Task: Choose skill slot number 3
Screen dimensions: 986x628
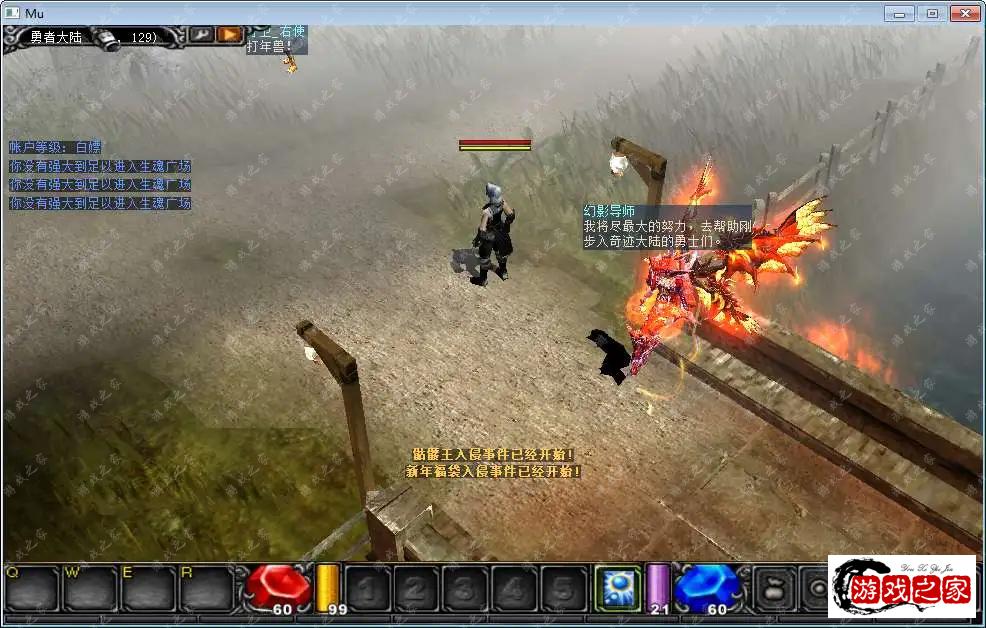Action: click(x=465, y=588)
